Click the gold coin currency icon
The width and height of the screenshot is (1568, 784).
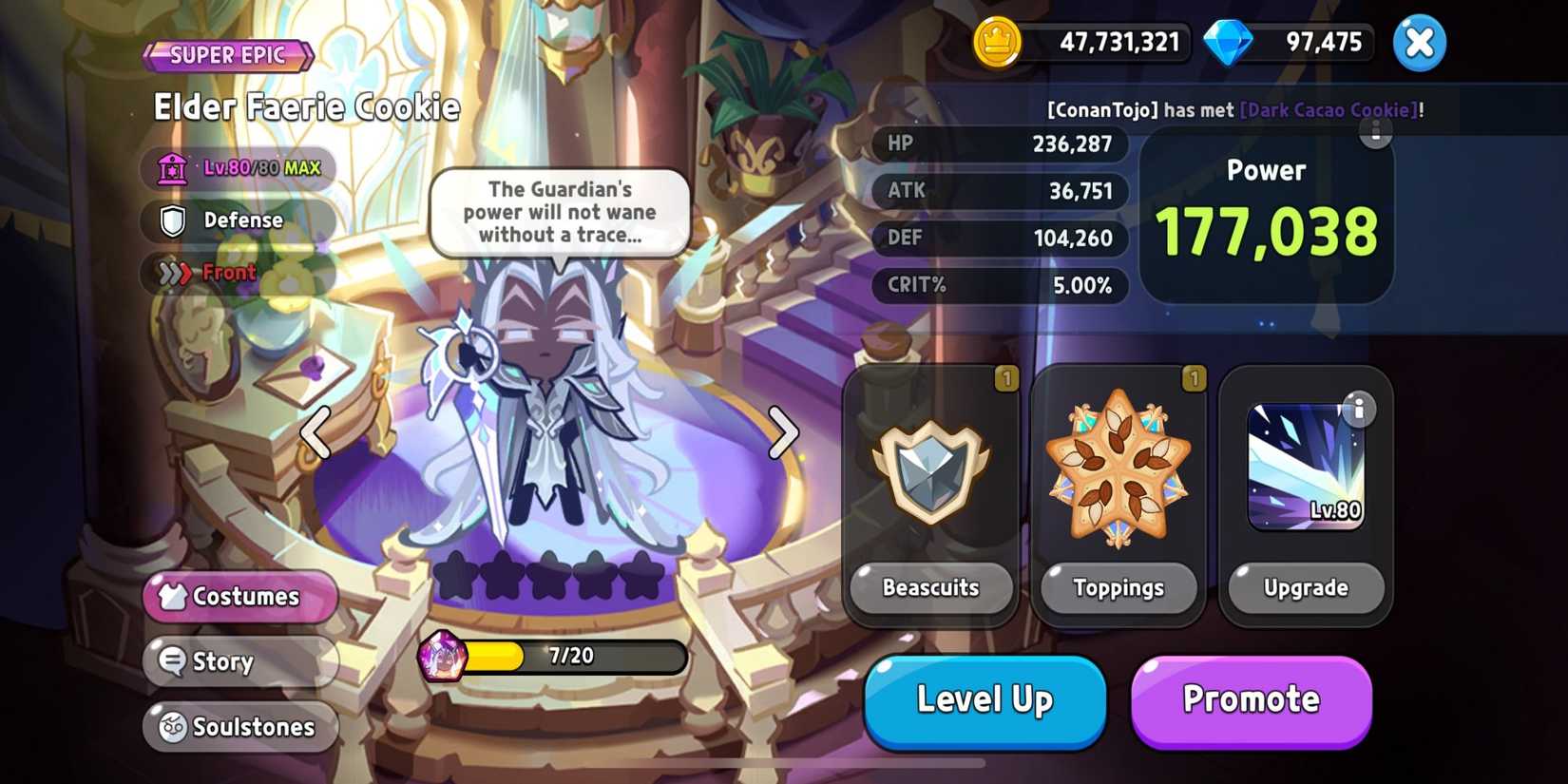point(996,42)
